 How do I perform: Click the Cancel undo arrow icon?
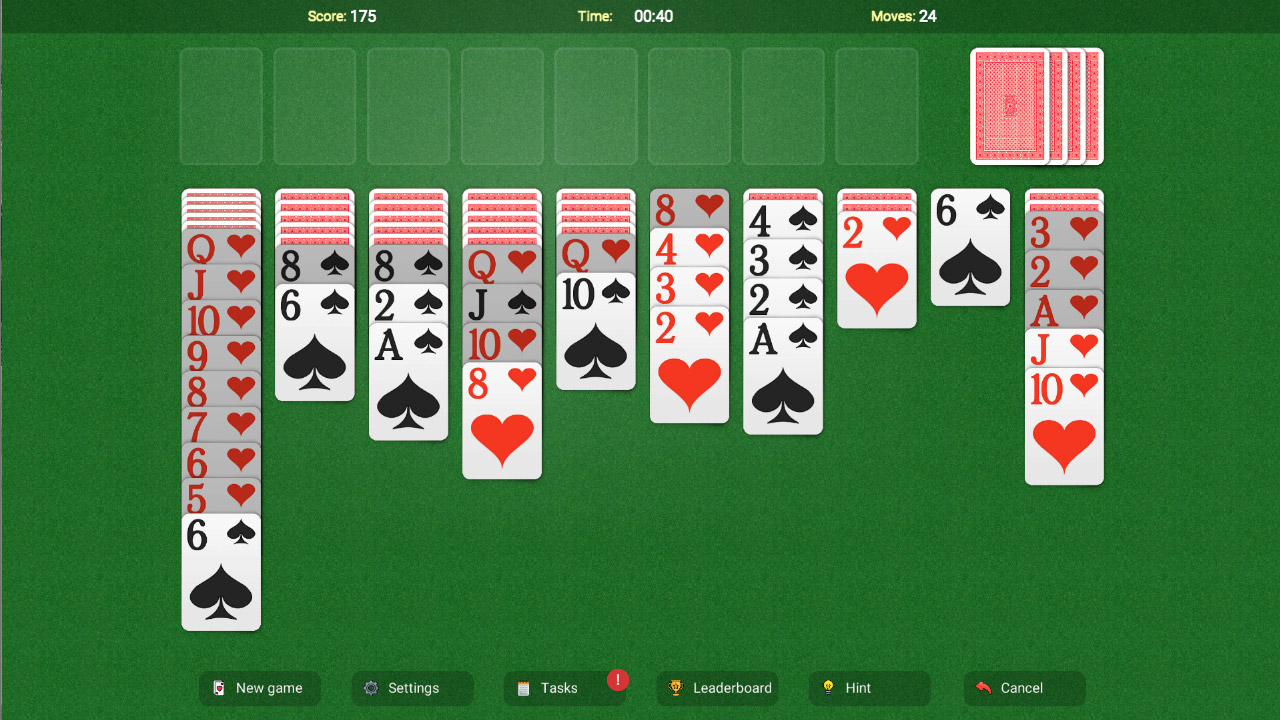point(981,688)
